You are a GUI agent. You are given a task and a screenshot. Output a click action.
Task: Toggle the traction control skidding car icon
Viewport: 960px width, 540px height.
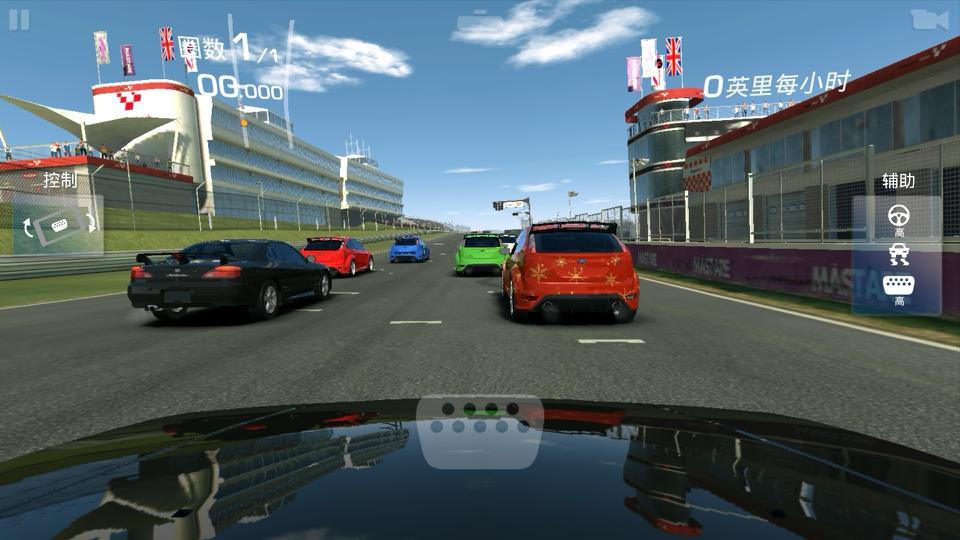pyautogui.click(x=898, y=255)
